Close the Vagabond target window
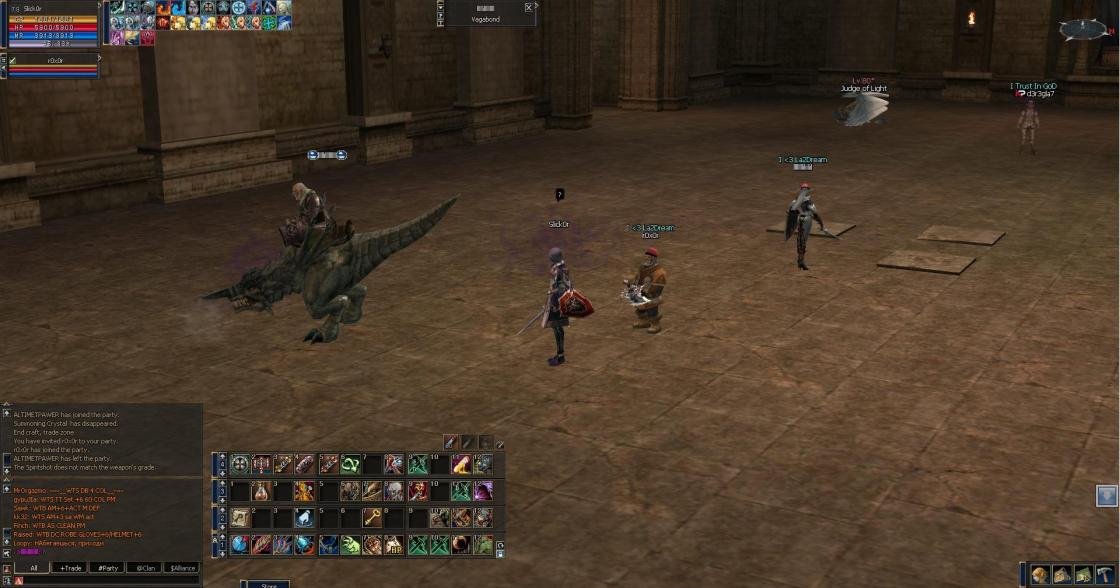Viewport: 1120px width, 588px height. click(529, 8)
